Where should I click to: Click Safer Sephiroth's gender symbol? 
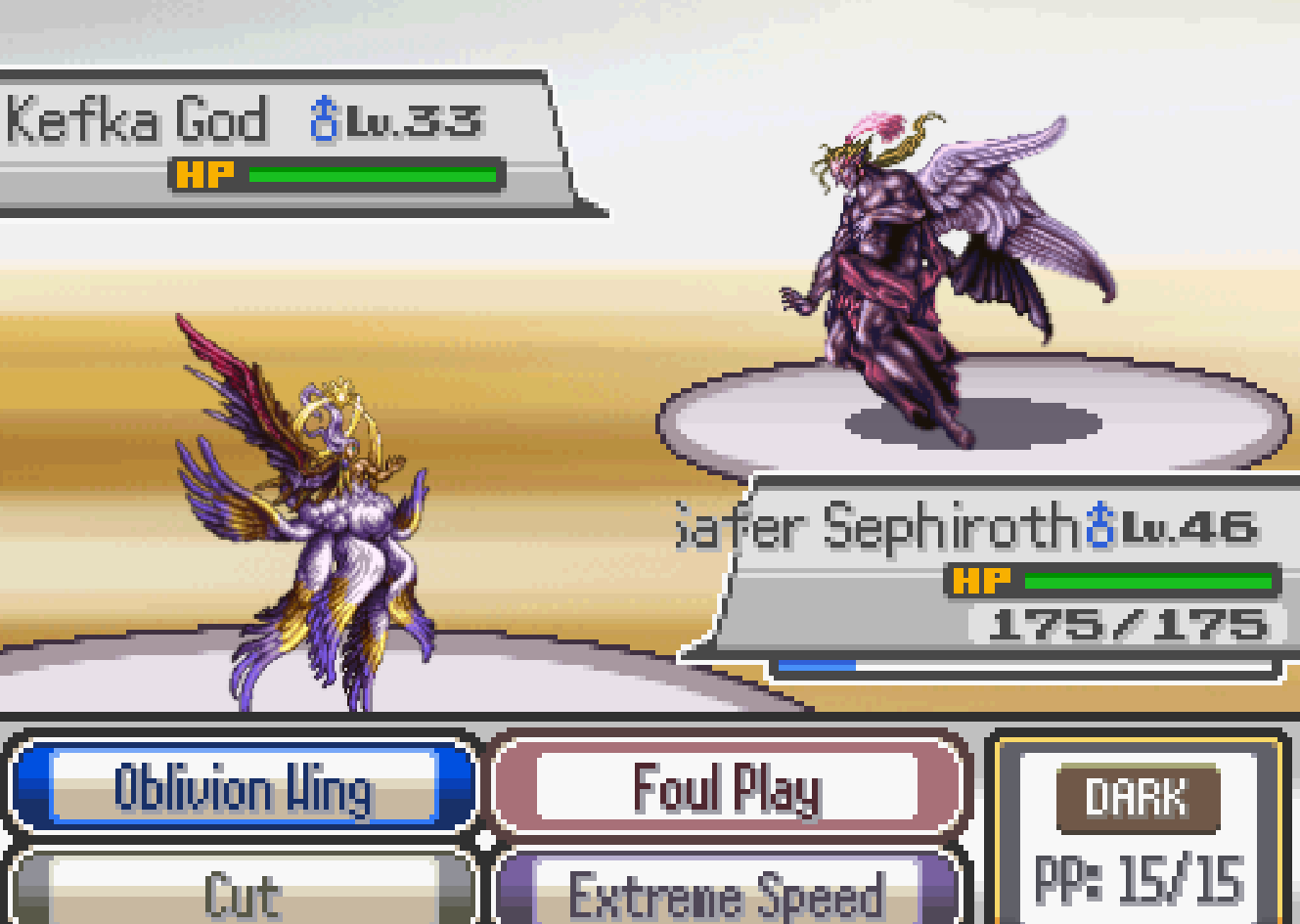click(1098, 523)
